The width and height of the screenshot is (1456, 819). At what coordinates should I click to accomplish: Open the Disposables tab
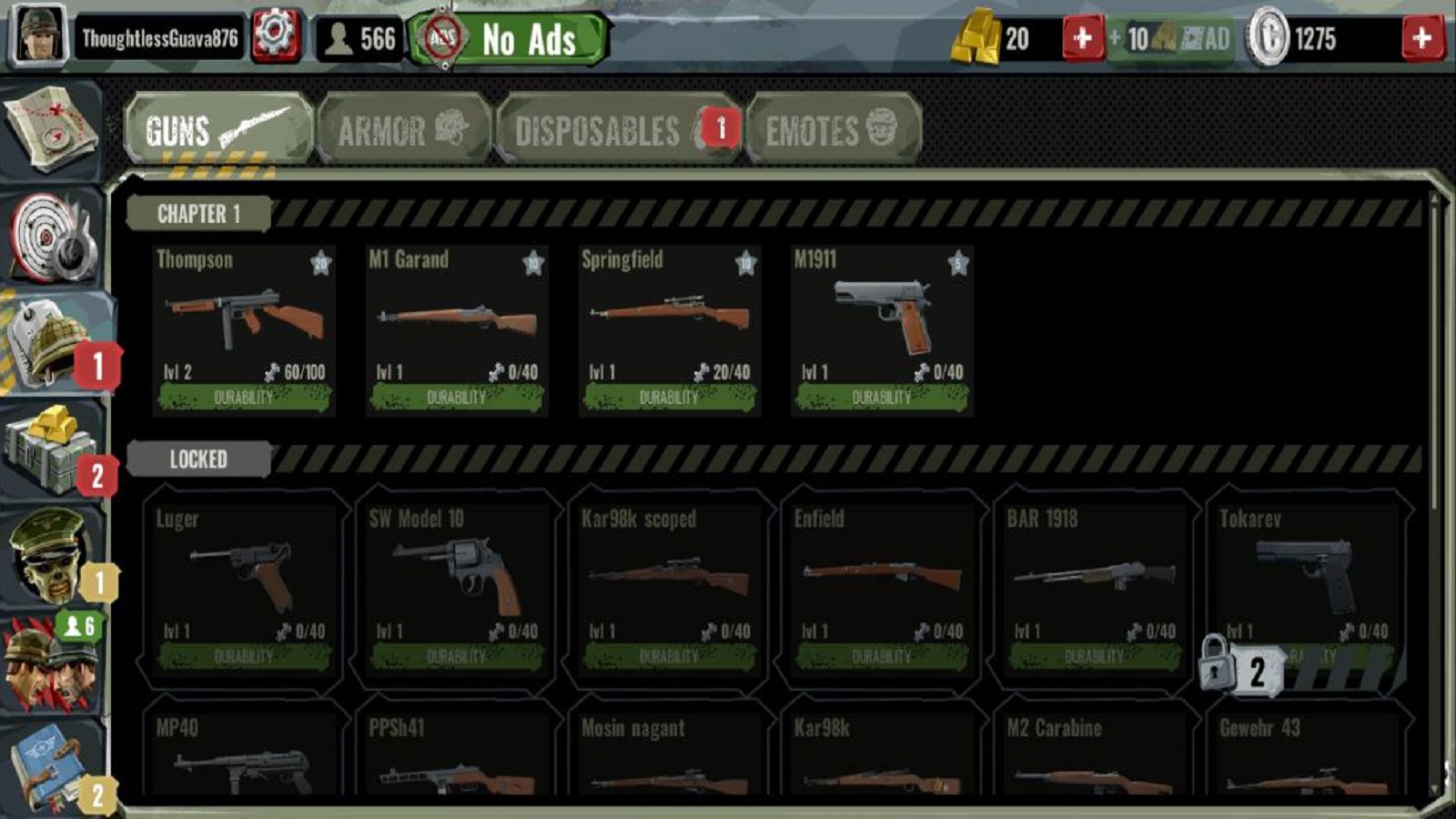point(617,130)
